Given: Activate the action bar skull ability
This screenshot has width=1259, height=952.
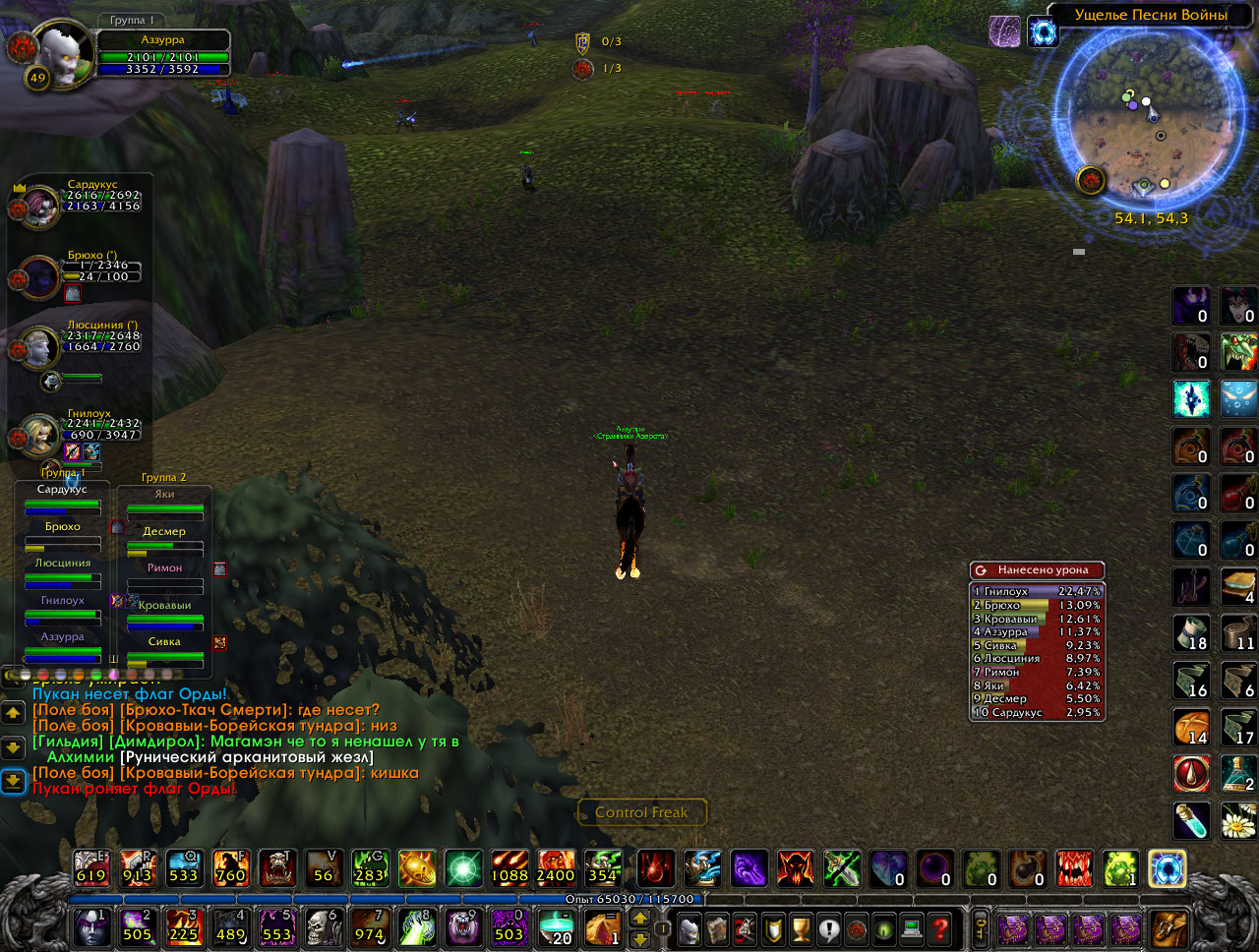Looking at the screenshot, I should tap(323, 926).
